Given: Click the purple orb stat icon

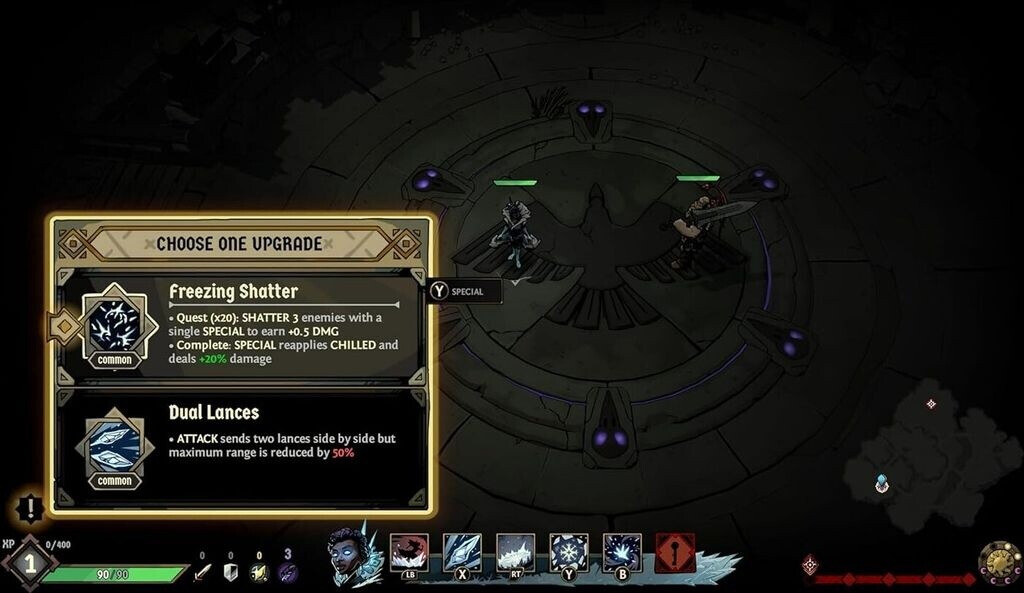Looking at the screenshot, I should coord(288,572).
